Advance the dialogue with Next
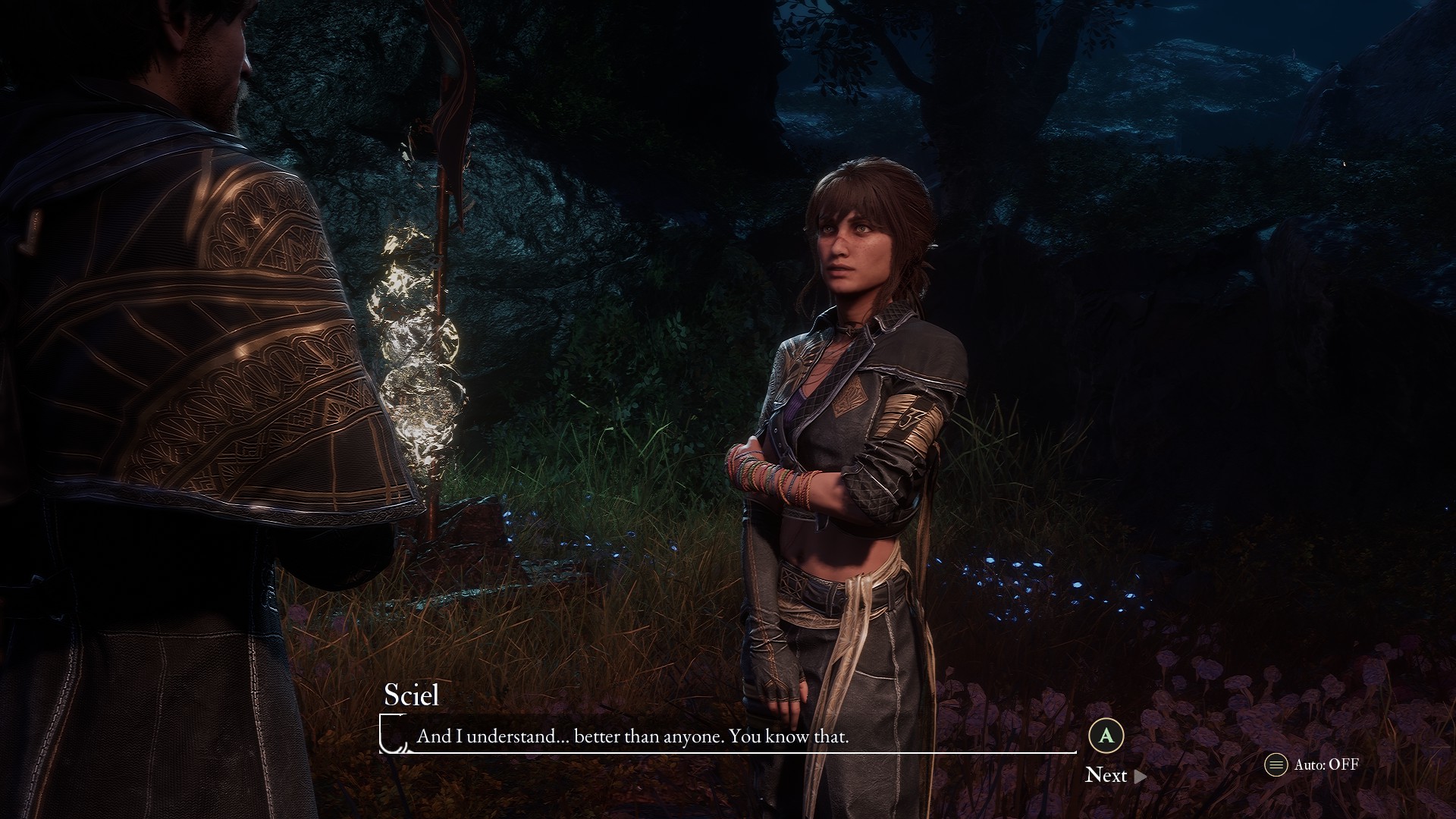Image resolution: width=1456 pixels, height=819 pixels. click(x=1115, y=775)
